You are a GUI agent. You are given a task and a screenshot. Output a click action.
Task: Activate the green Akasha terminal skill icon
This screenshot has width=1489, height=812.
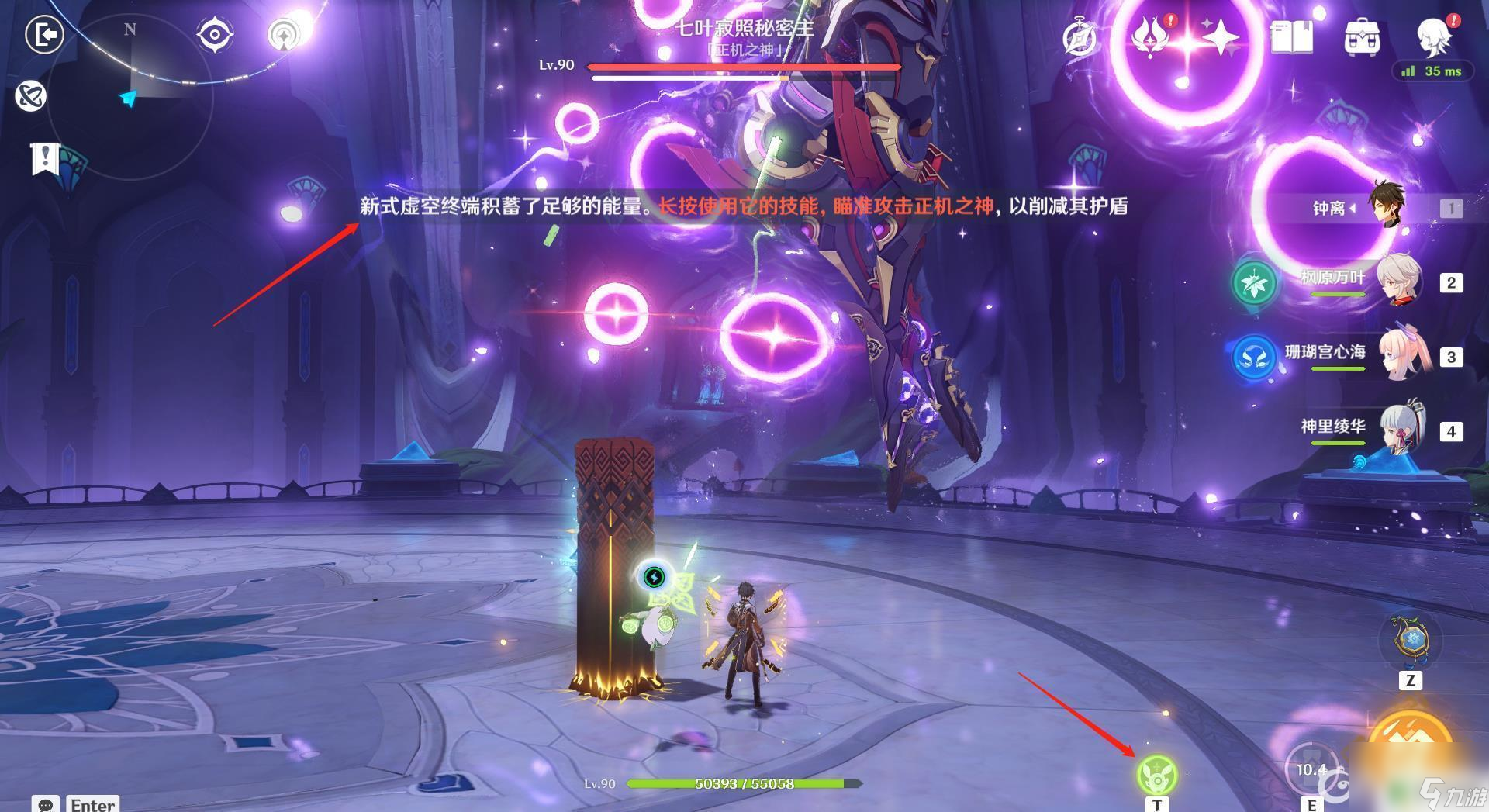point(1156,774)
